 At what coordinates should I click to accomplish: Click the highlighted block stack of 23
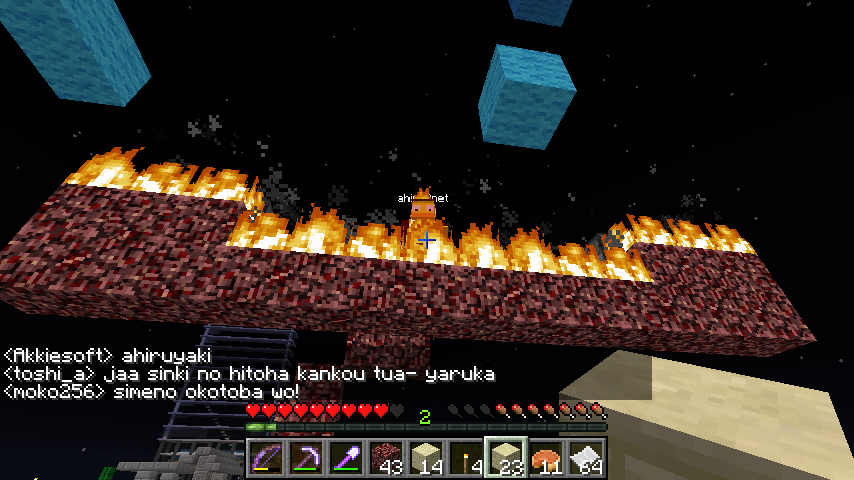[506, 458]
